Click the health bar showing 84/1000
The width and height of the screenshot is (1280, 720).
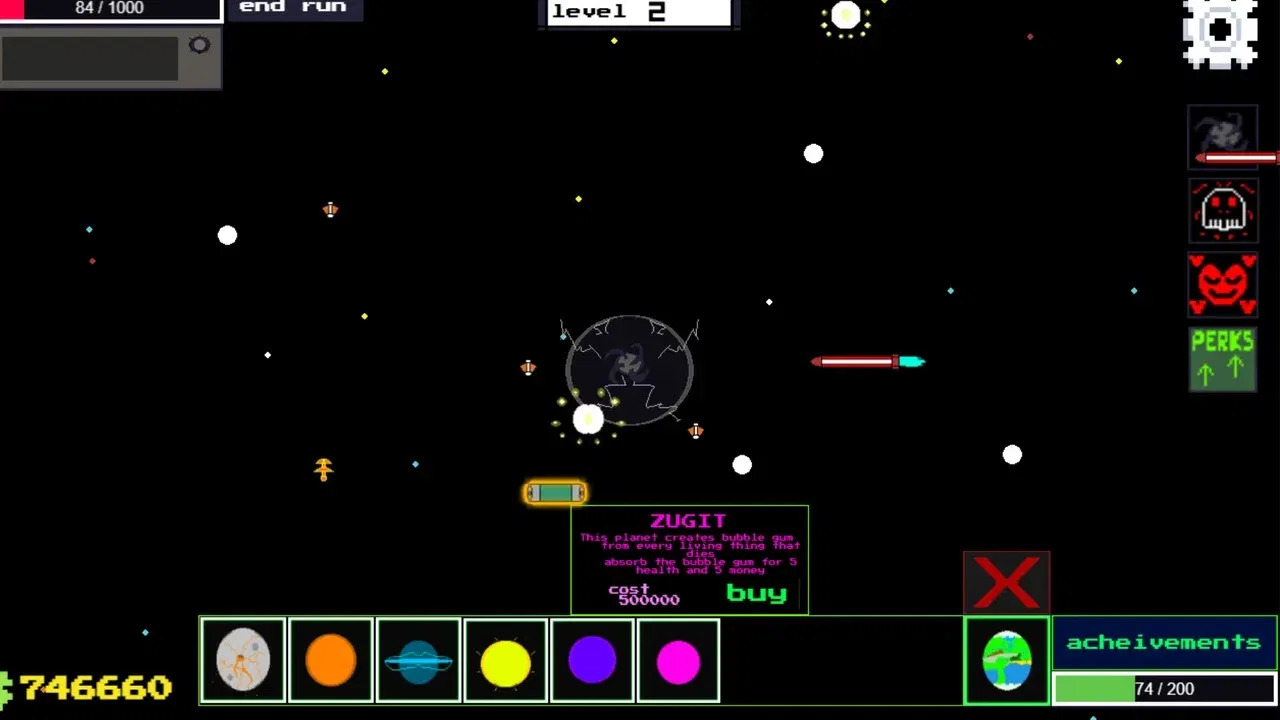(x=110, y=9)
